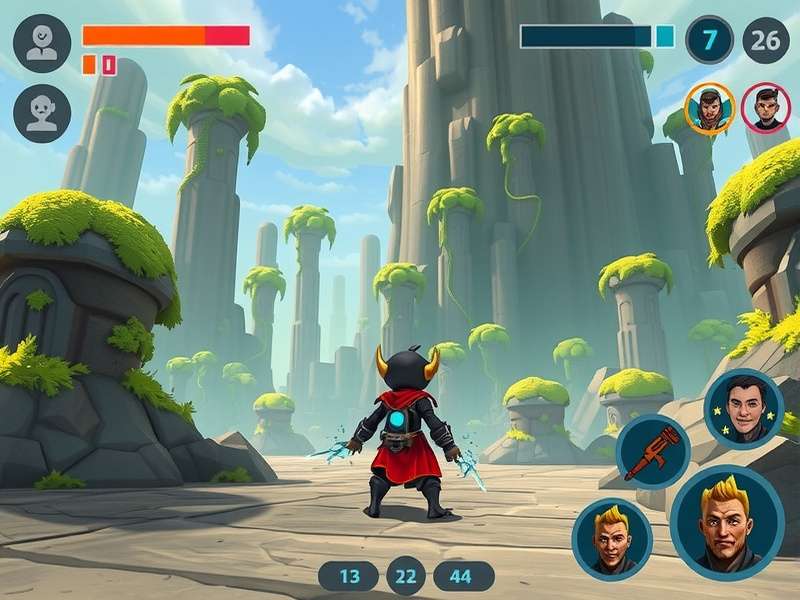Click the player avatar icon with the checkmark
The image size is (800, 600).
click(x=42, y=43)
